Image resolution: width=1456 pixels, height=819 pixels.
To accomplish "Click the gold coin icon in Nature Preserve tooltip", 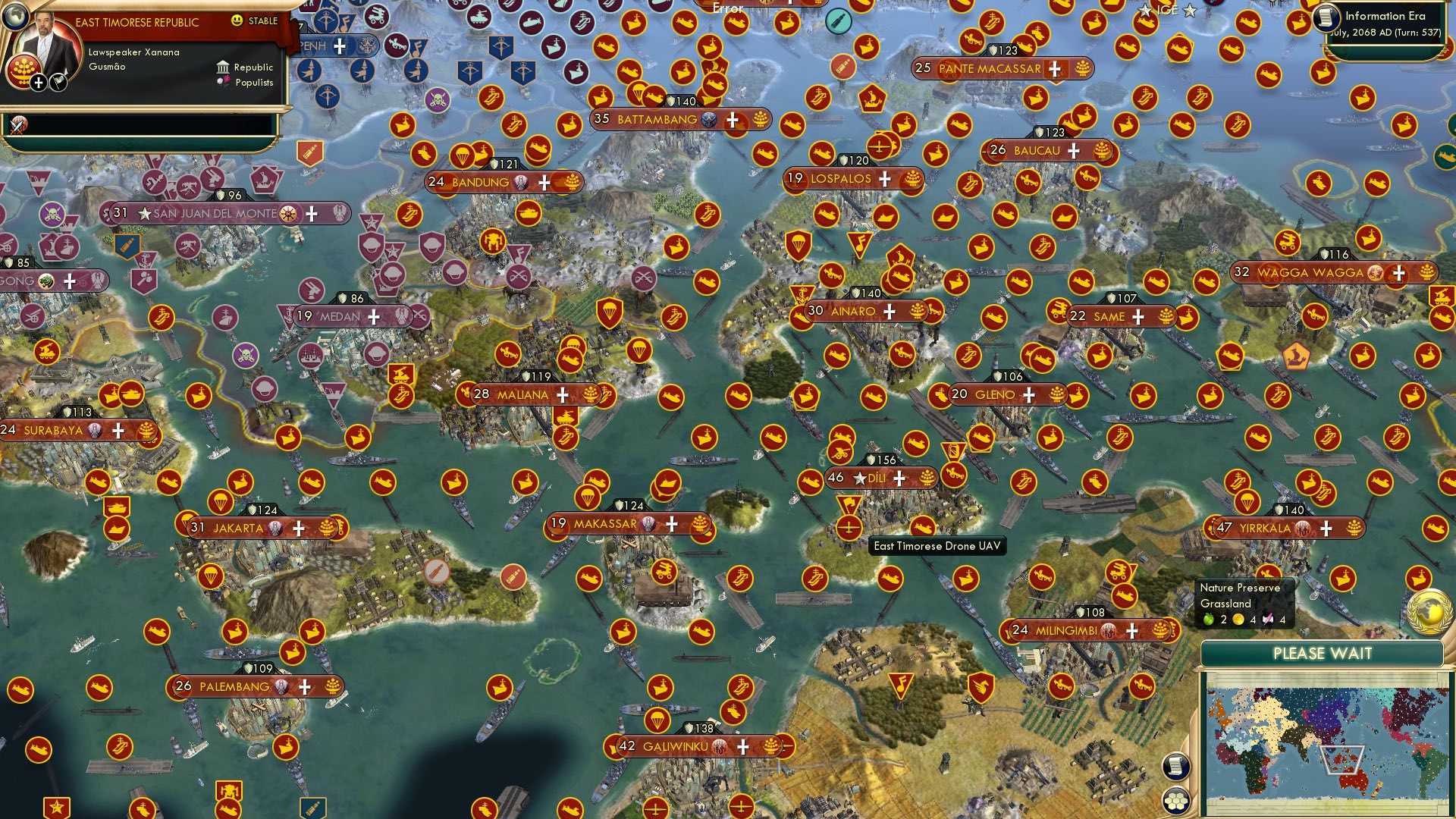I will coord(1238,620).
